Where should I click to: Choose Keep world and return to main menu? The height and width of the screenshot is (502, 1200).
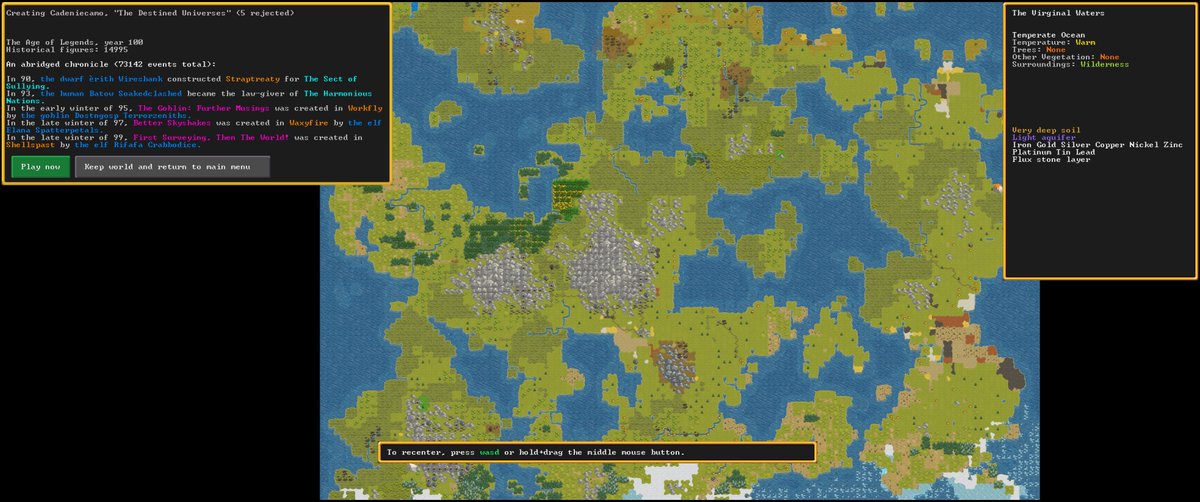172,167
